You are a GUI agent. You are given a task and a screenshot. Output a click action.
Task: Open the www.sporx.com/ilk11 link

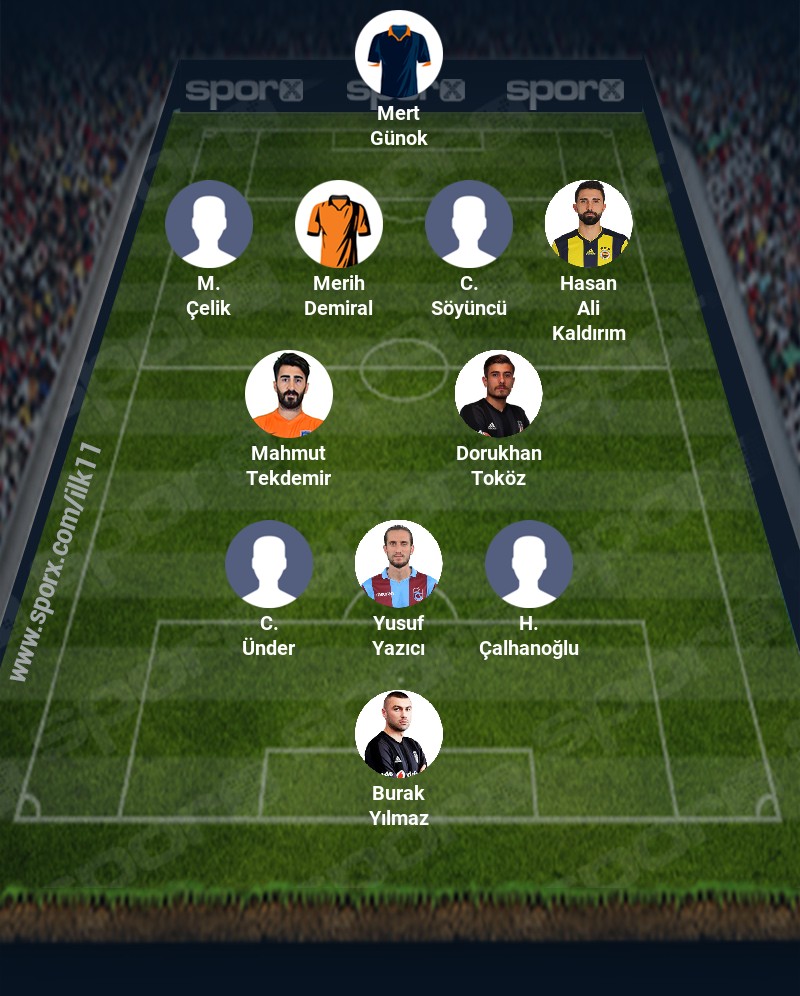click(x=57, y=562)
